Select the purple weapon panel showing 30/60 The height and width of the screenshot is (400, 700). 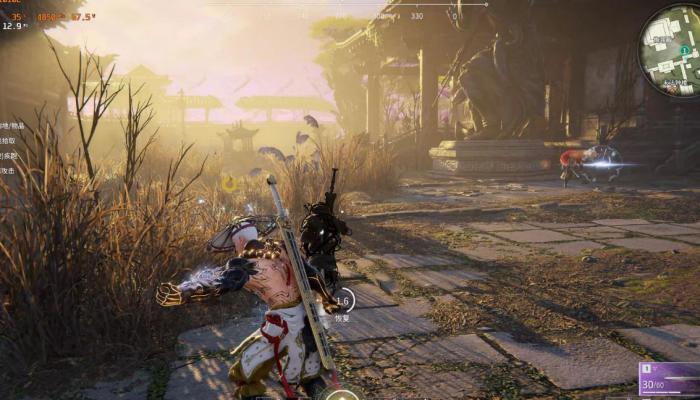tap(669, 380)
